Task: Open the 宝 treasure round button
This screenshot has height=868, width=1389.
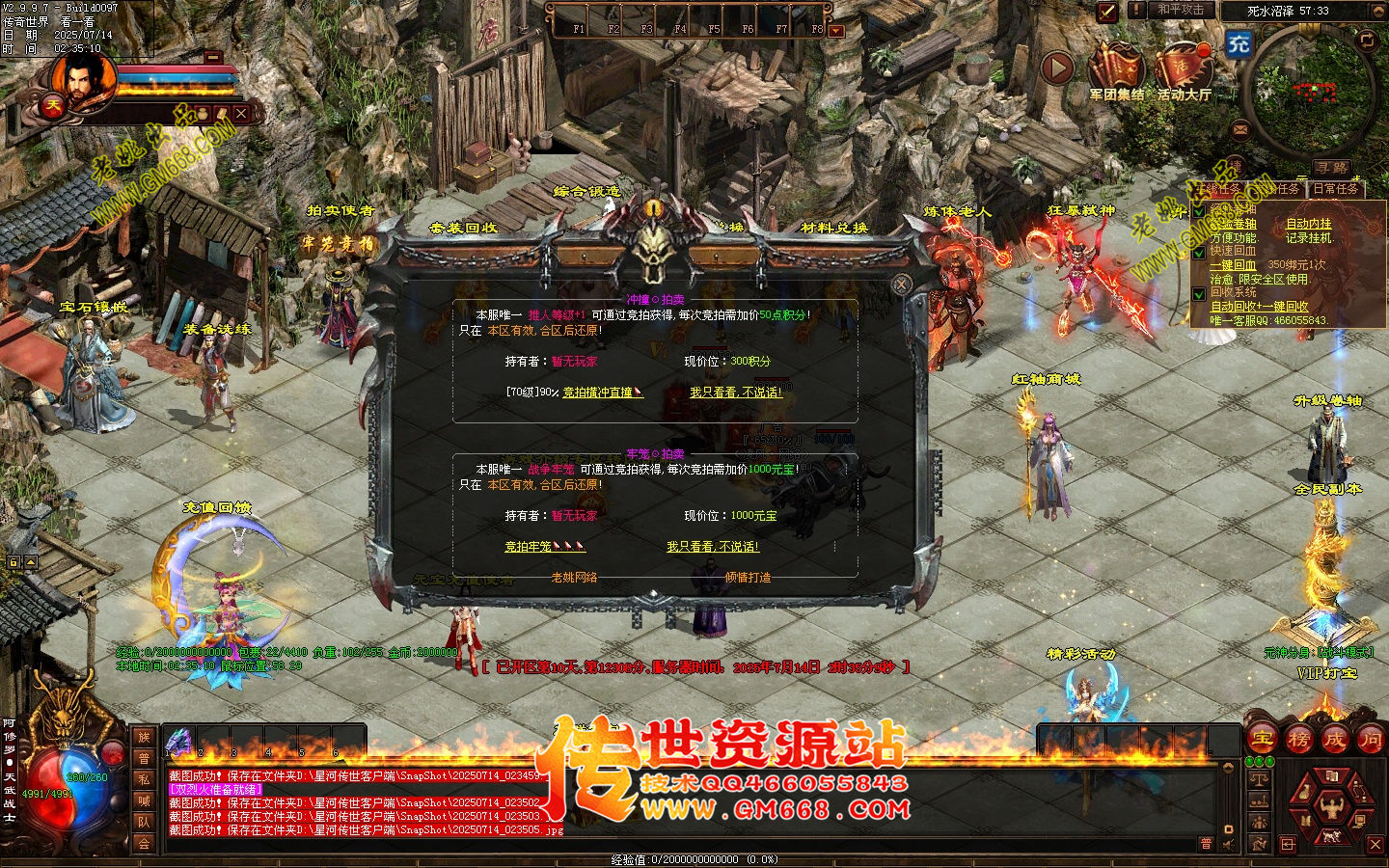Action: 1262,740
